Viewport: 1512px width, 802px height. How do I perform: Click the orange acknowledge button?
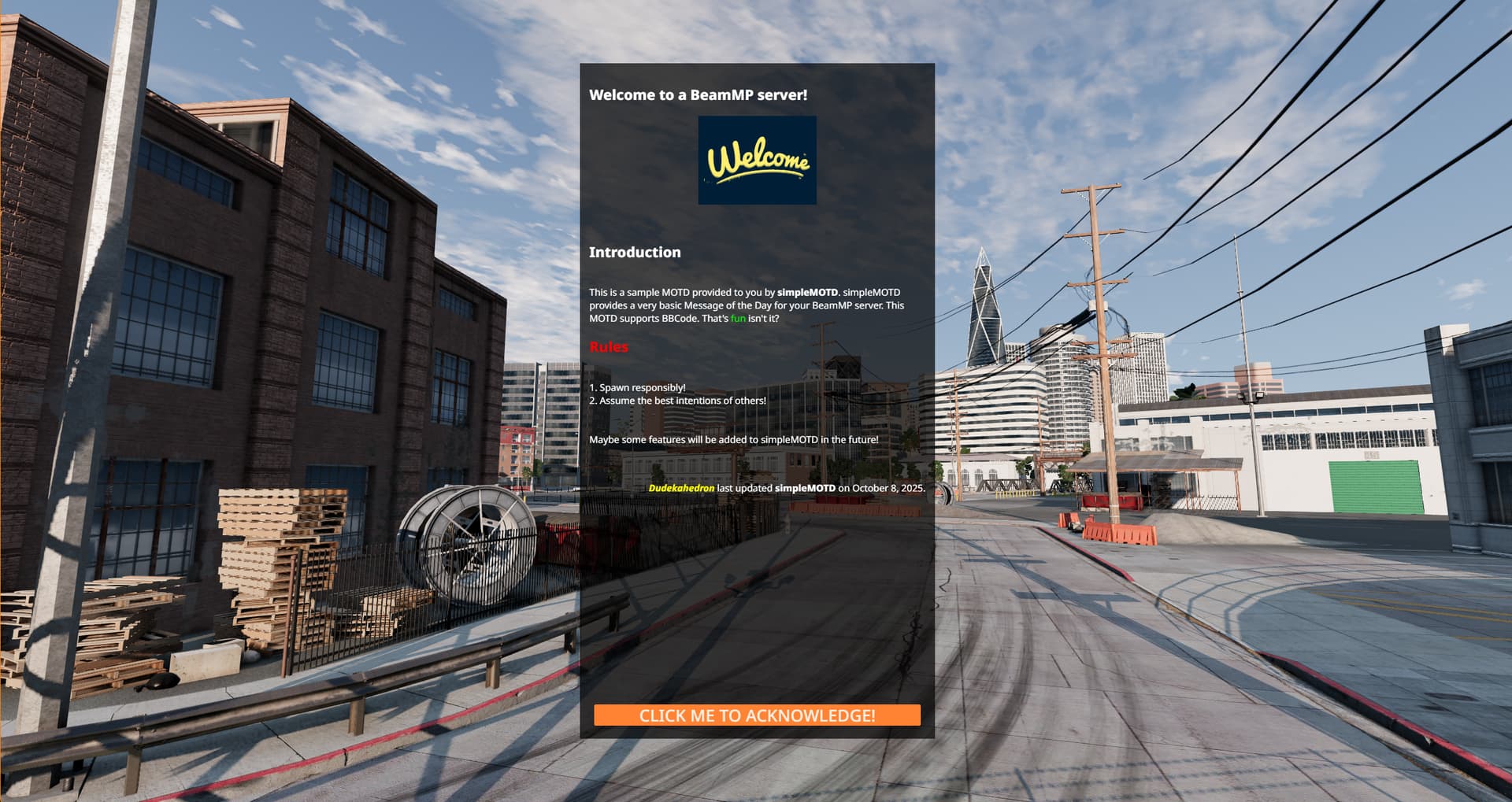click(x=757, y=715)
